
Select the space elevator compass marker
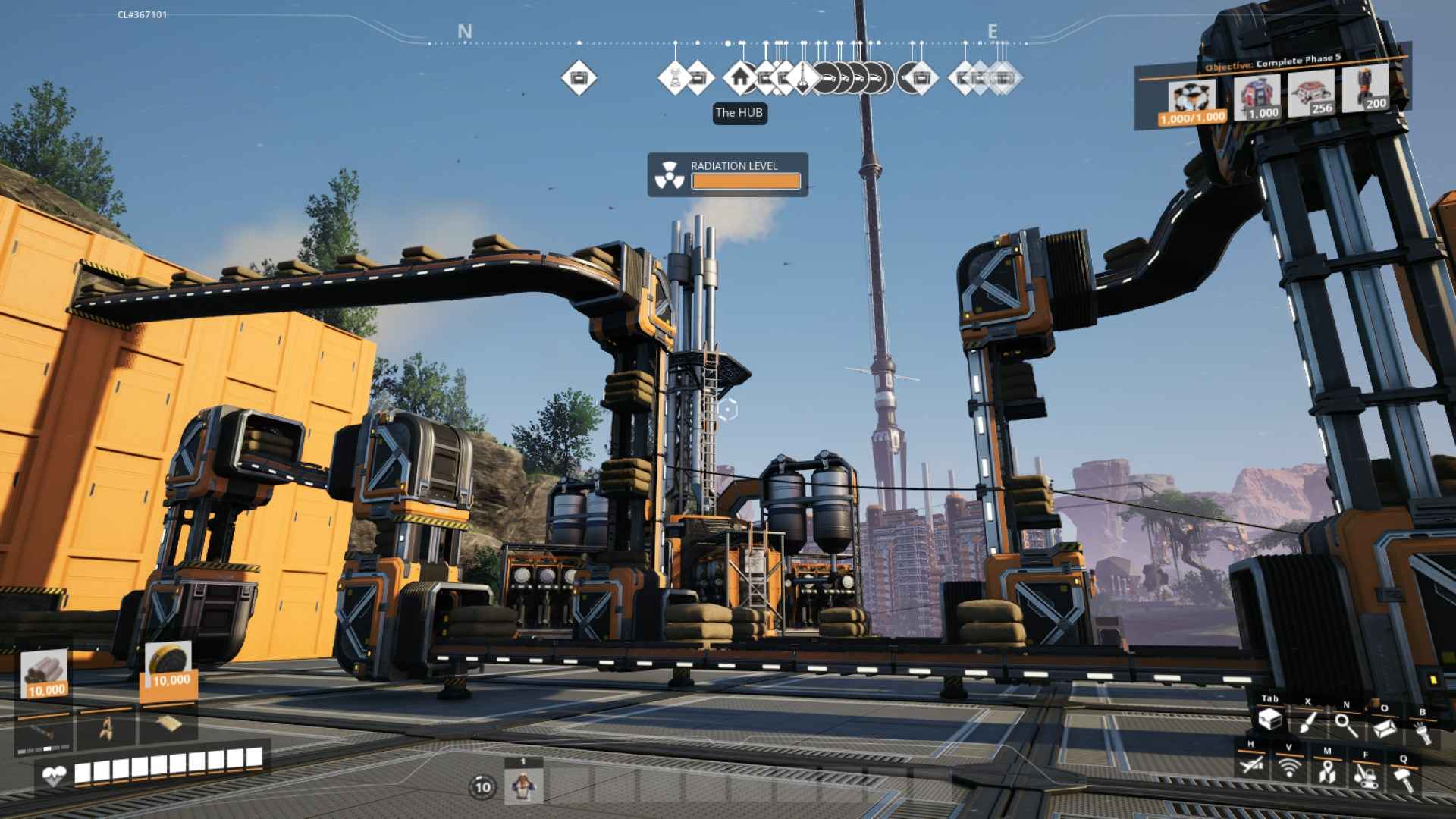(802, 77)
